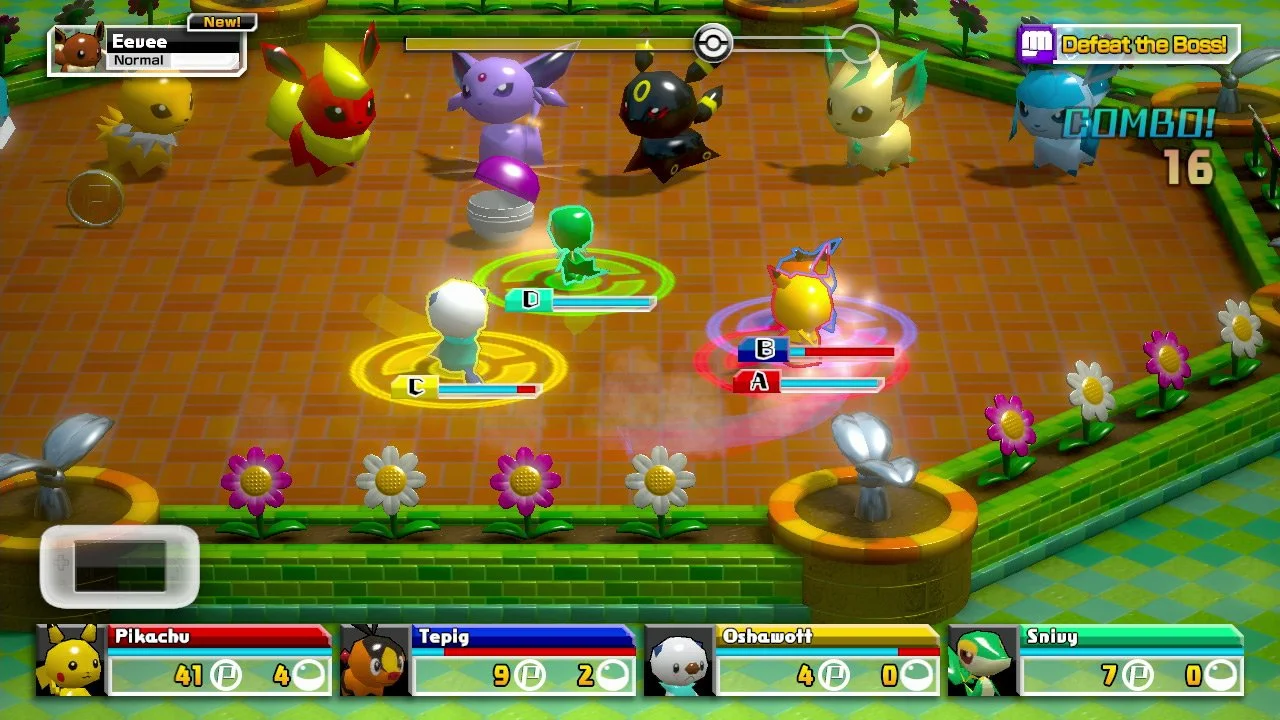Select the B move button above the A button

(763, 350)
